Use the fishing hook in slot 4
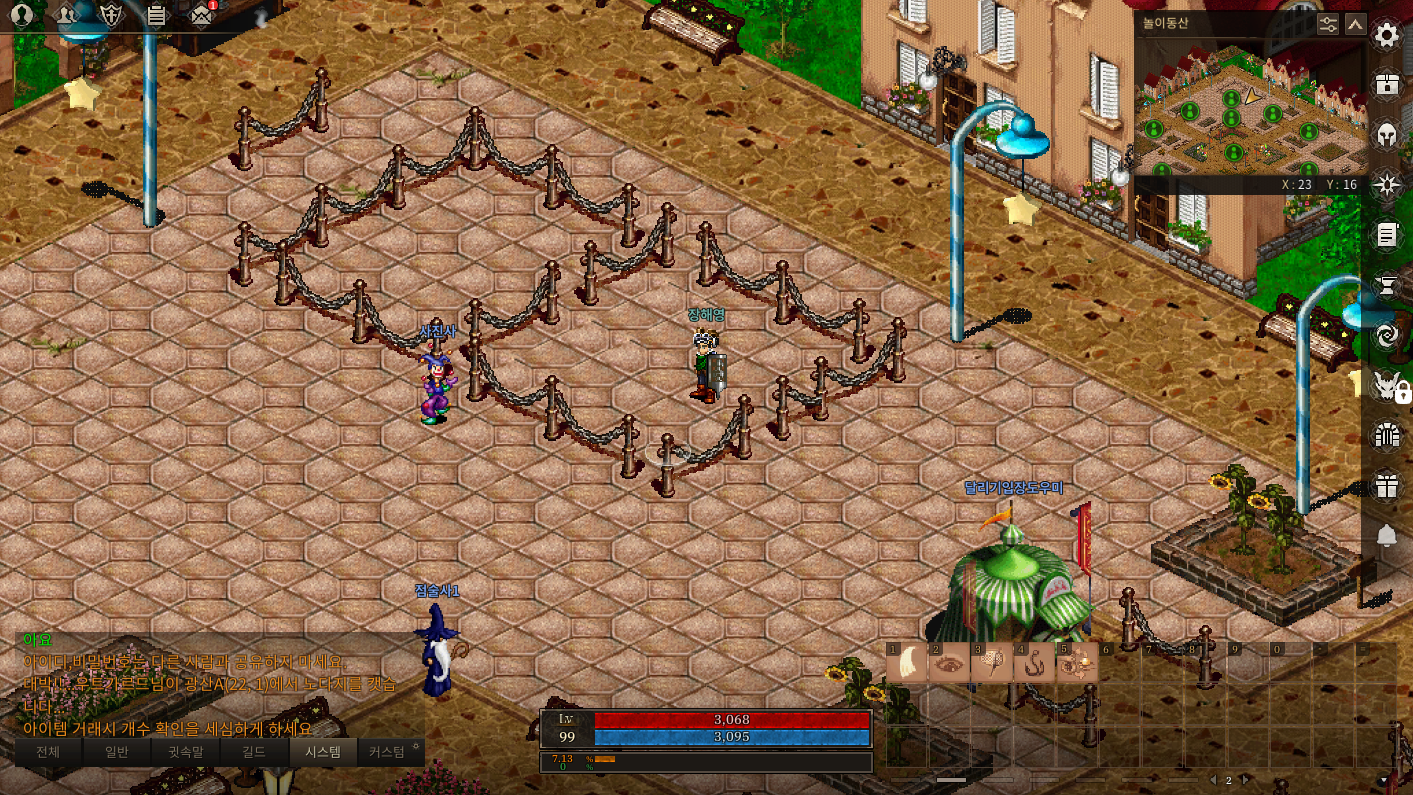The width and height of the screenshot is (1413, 795). 1034,664
